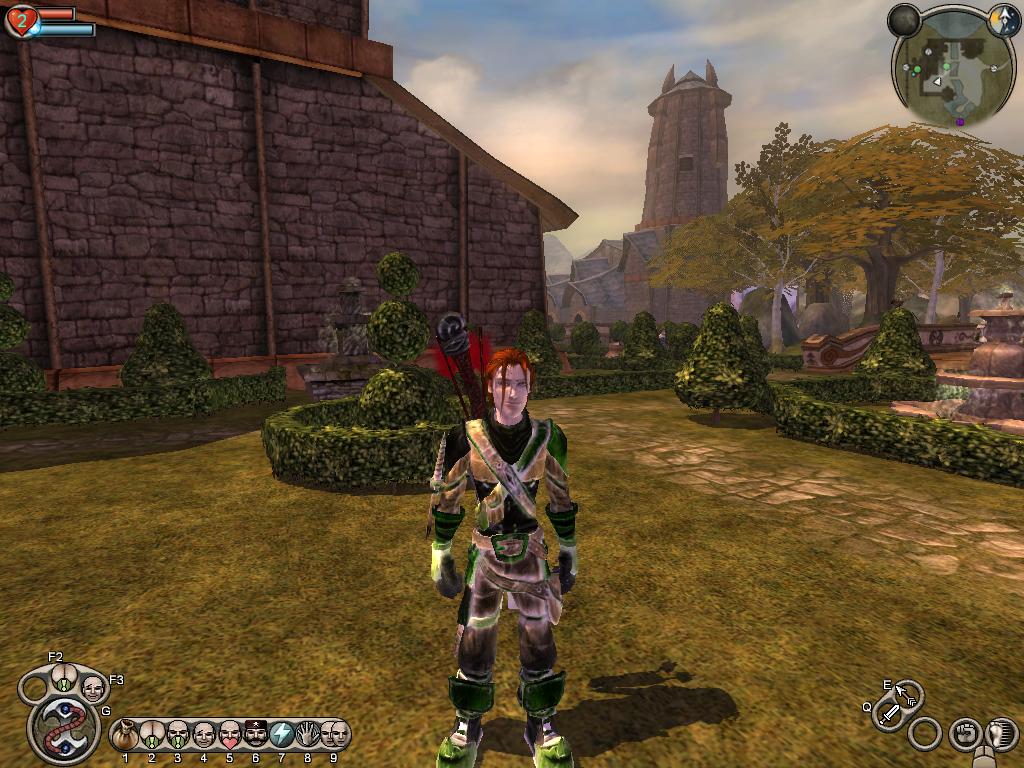Image resolution: width=1024 pixels, height=768 pixels.
Task: Select the F3 grinning face quick slot
Action: coord(92,688)
